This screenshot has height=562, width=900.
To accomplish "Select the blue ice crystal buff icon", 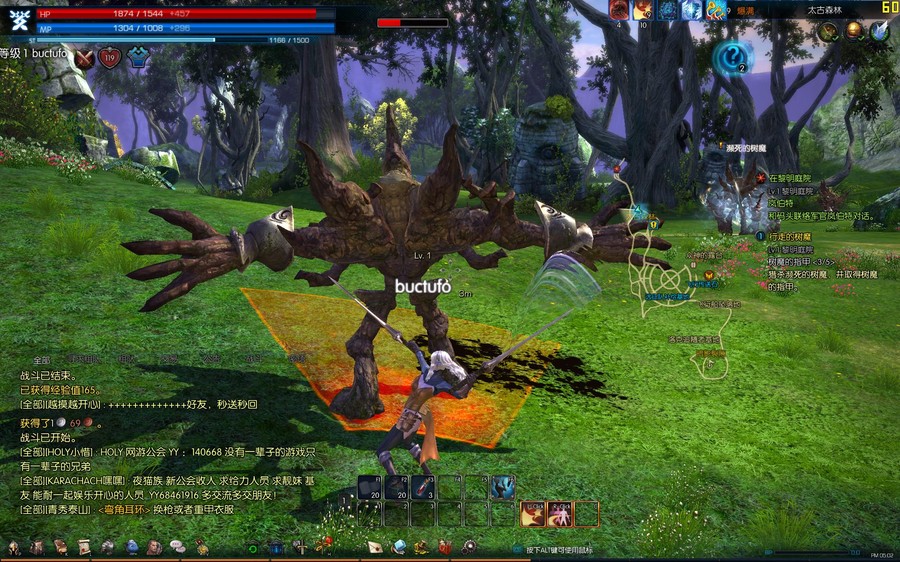I will (x=691, y=10).
